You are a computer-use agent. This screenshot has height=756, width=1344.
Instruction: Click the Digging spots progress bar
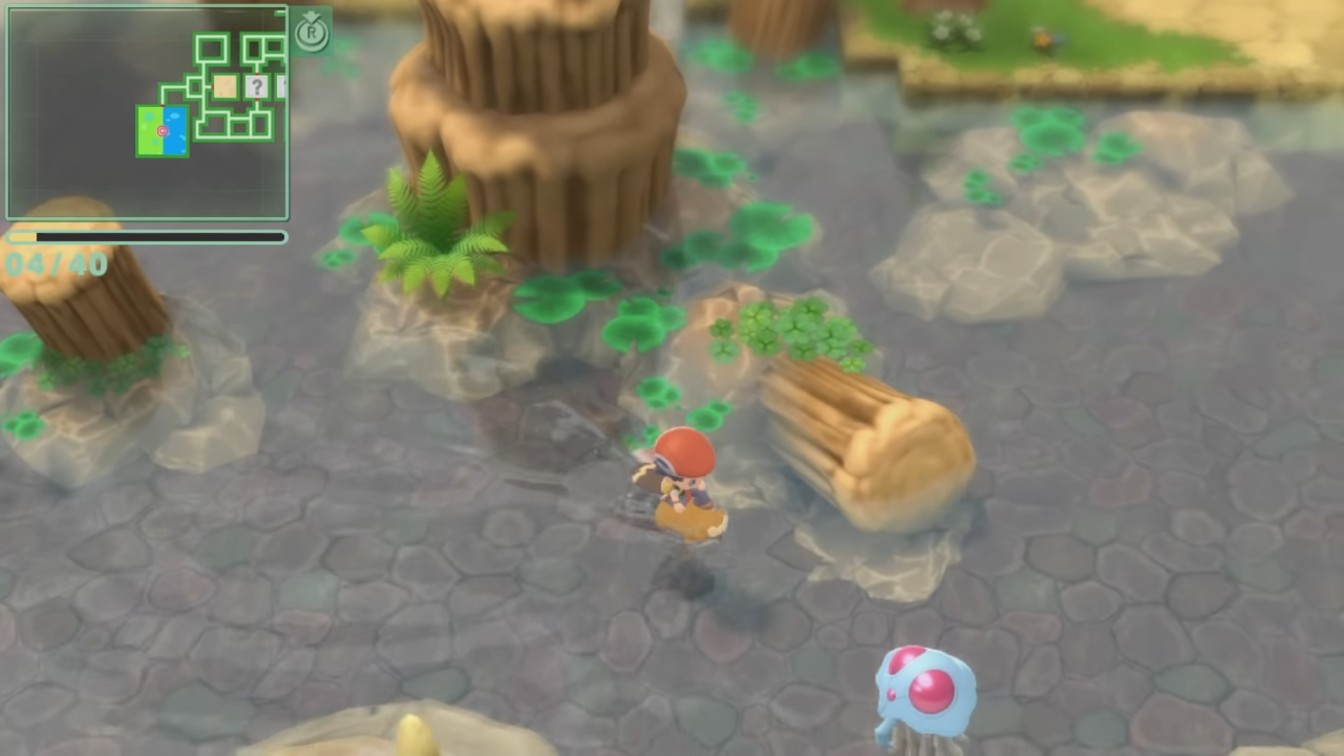pyautogui.click(x=145, y=236)
